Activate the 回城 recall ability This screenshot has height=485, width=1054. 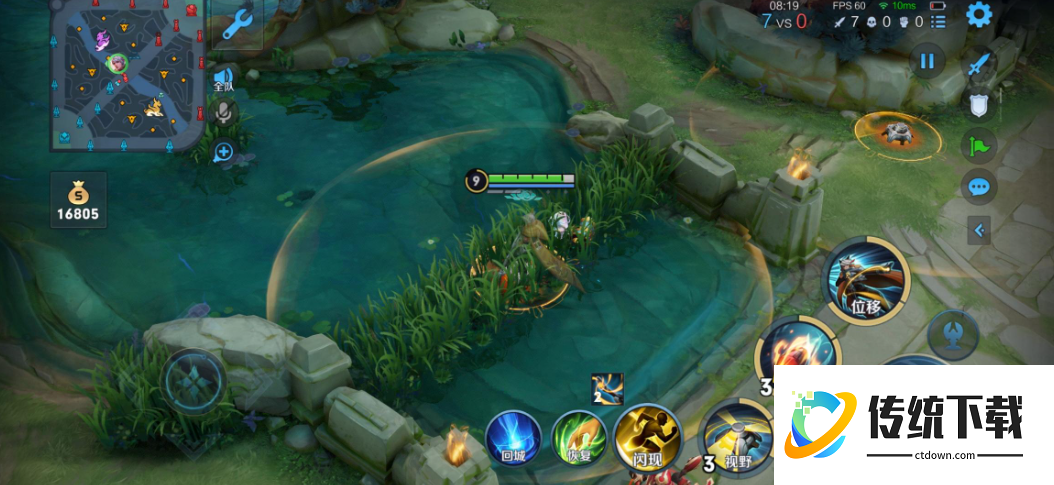point(513,438)
